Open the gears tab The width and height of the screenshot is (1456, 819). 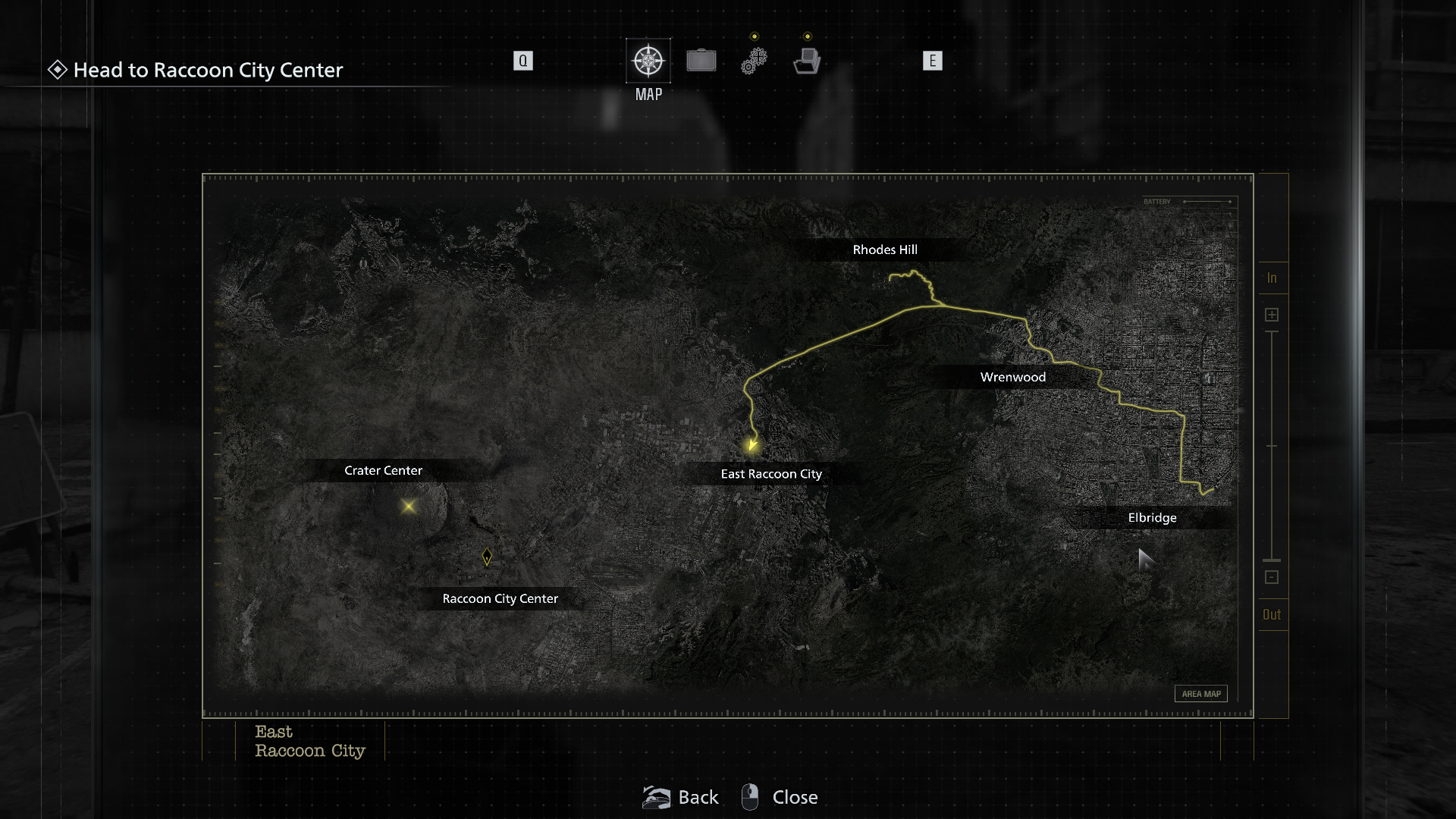click(754, 61)
